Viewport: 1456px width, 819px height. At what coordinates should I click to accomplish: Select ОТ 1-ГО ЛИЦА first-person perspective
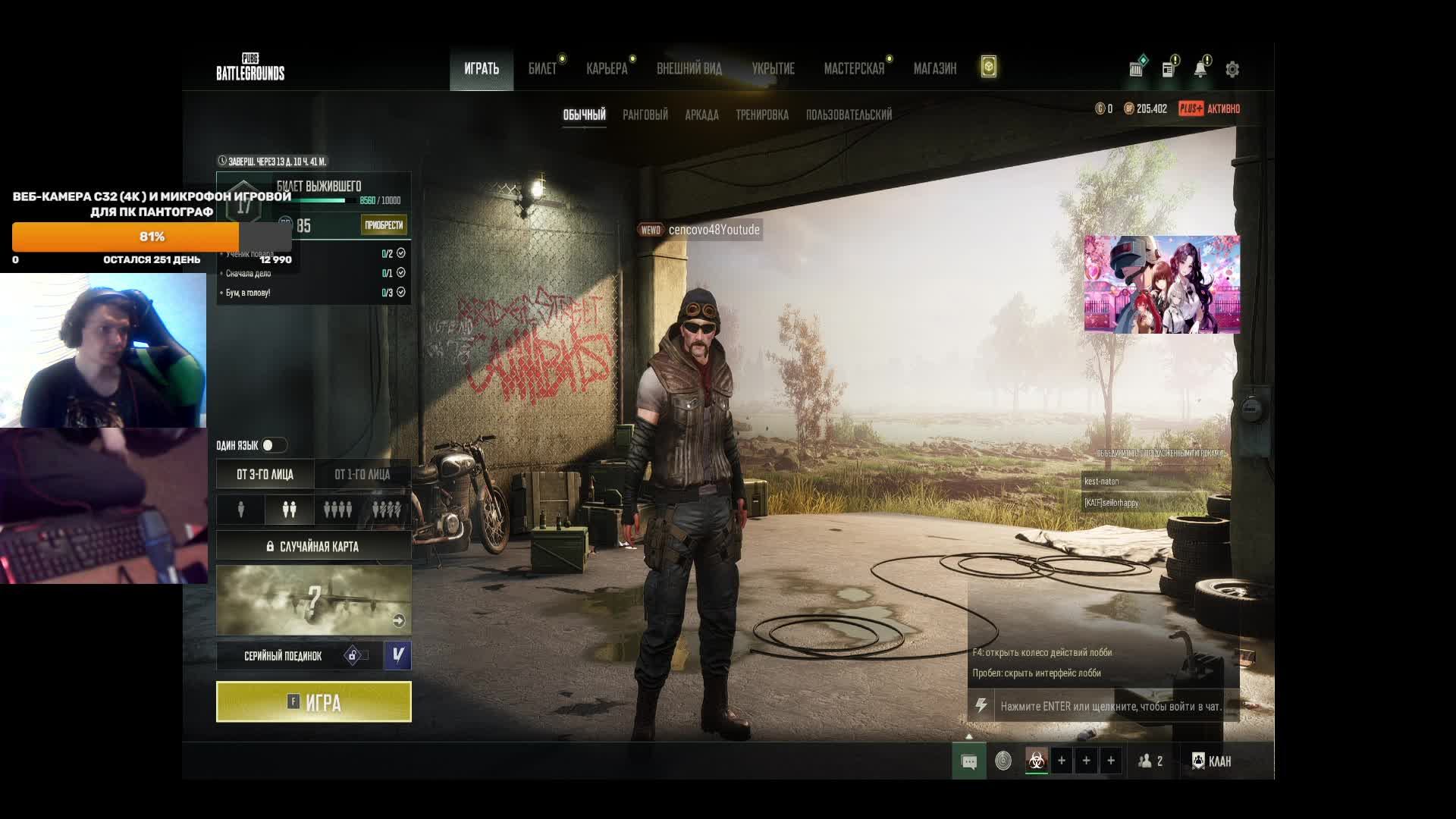point(362,475)
